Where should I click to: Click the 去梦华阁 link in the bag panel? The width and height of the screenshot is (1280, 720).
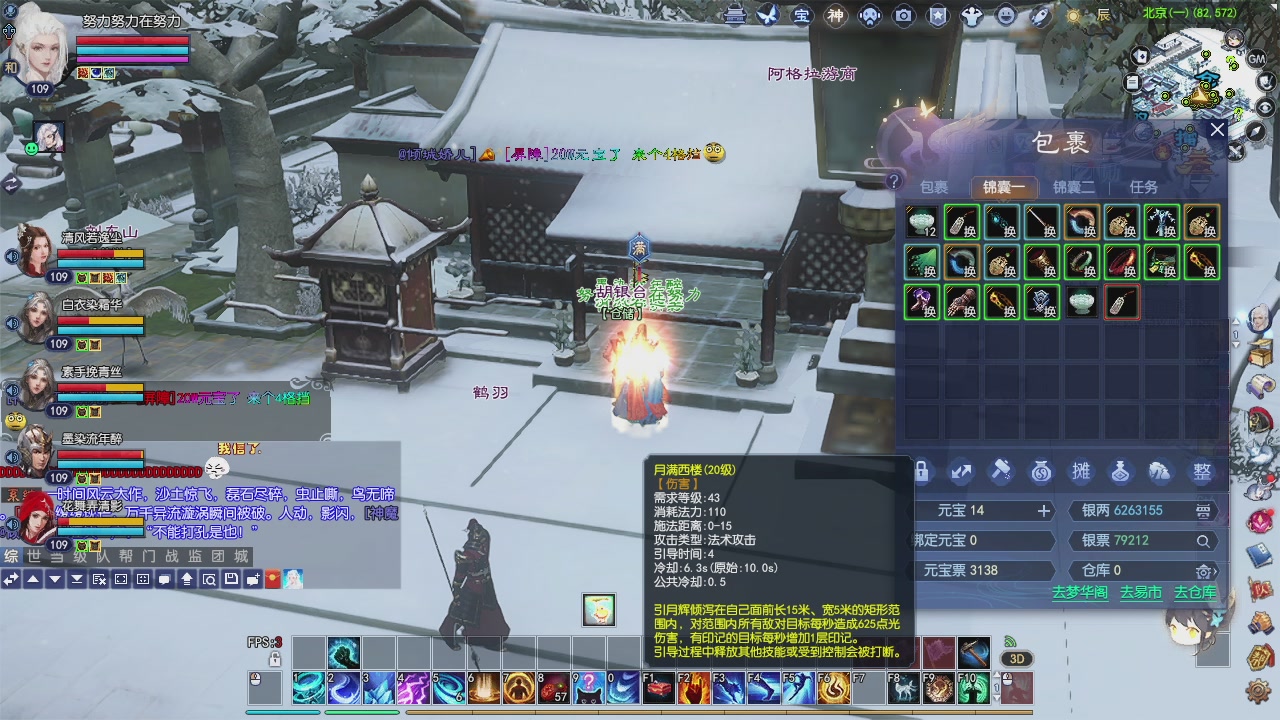click(x=1082, y=592)
